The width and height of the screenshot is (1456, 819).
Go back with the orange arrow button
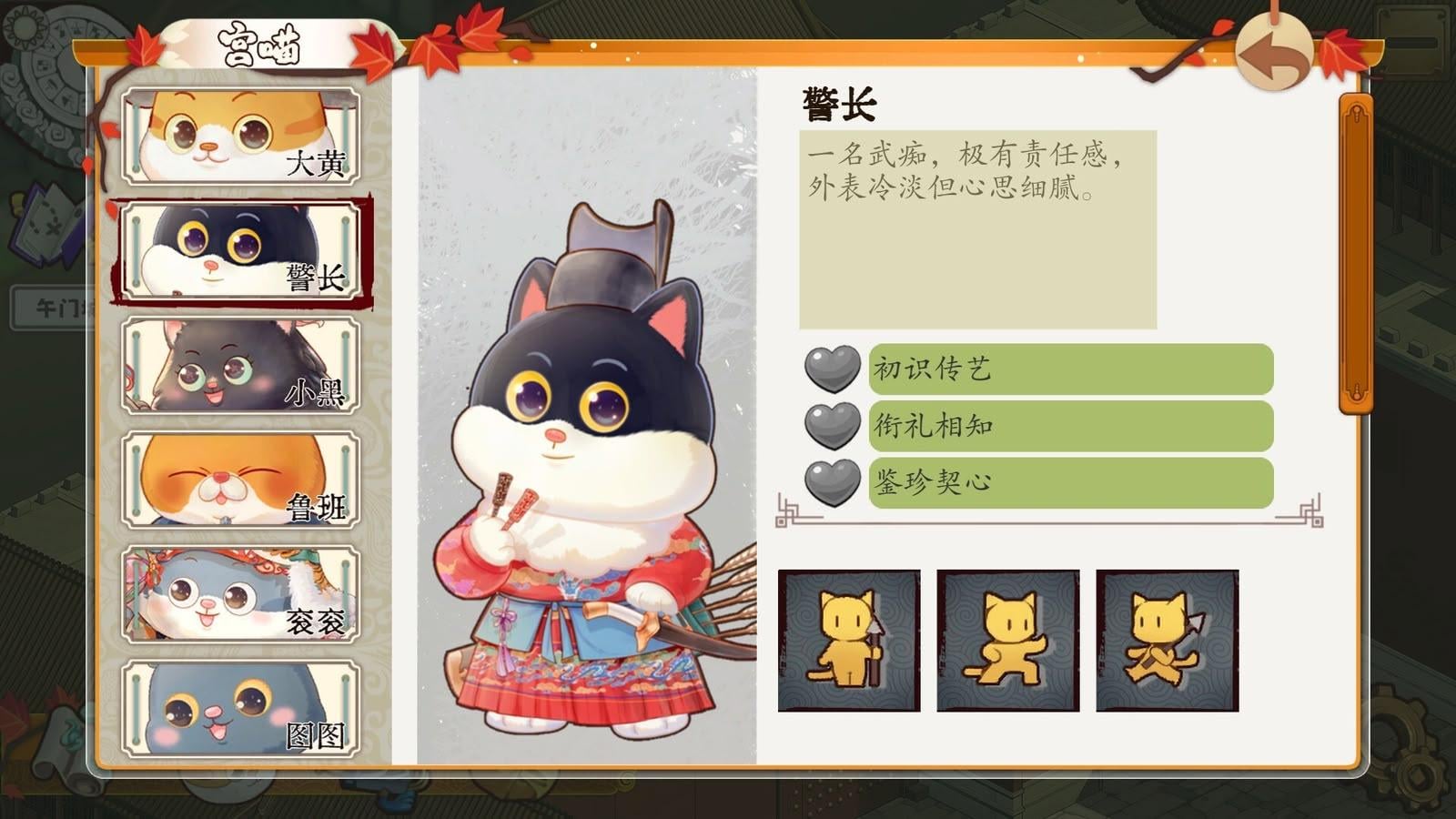pos(1274,56)
